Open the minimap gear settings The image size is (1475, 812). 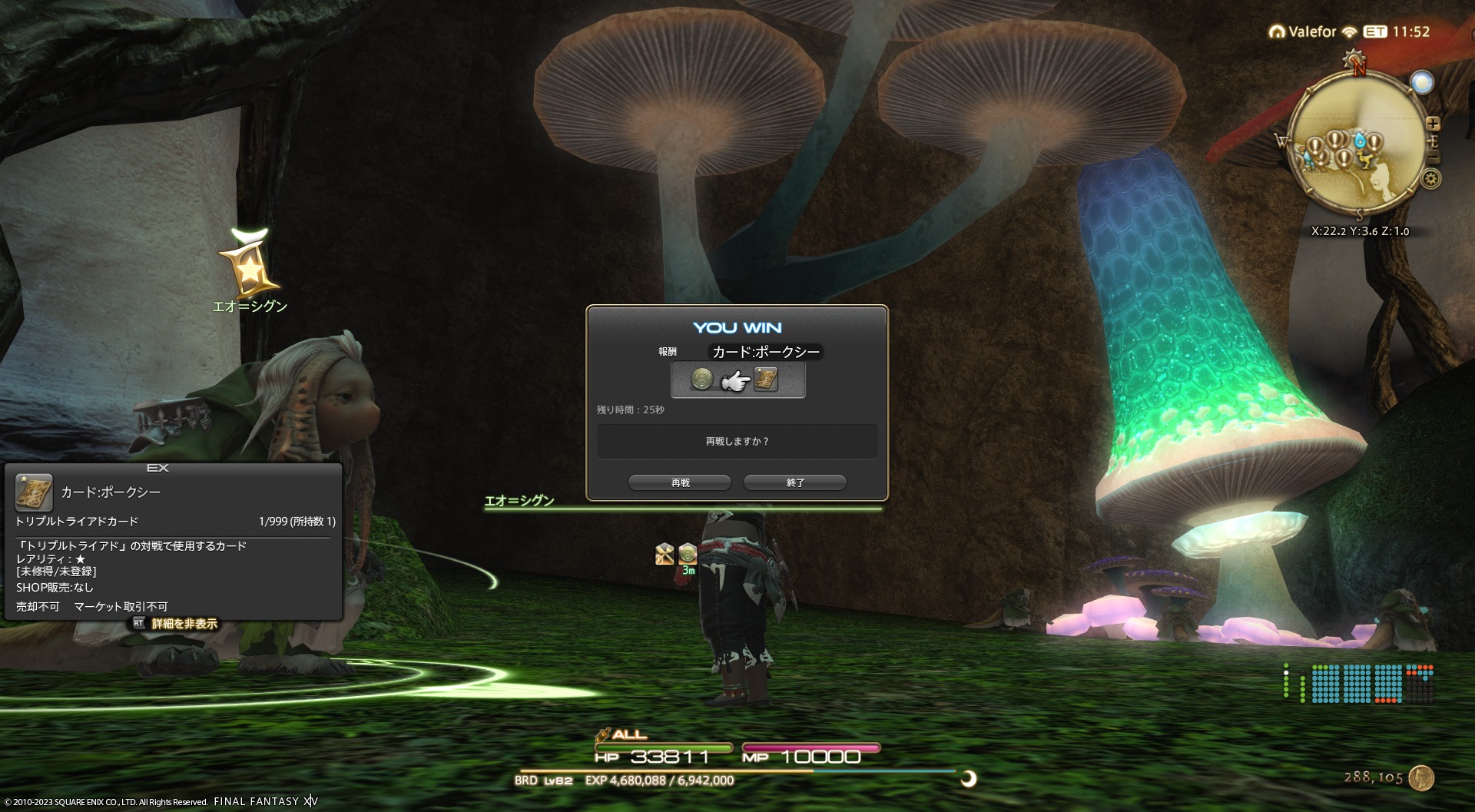pyautogui.click(x=1430, y=179)
